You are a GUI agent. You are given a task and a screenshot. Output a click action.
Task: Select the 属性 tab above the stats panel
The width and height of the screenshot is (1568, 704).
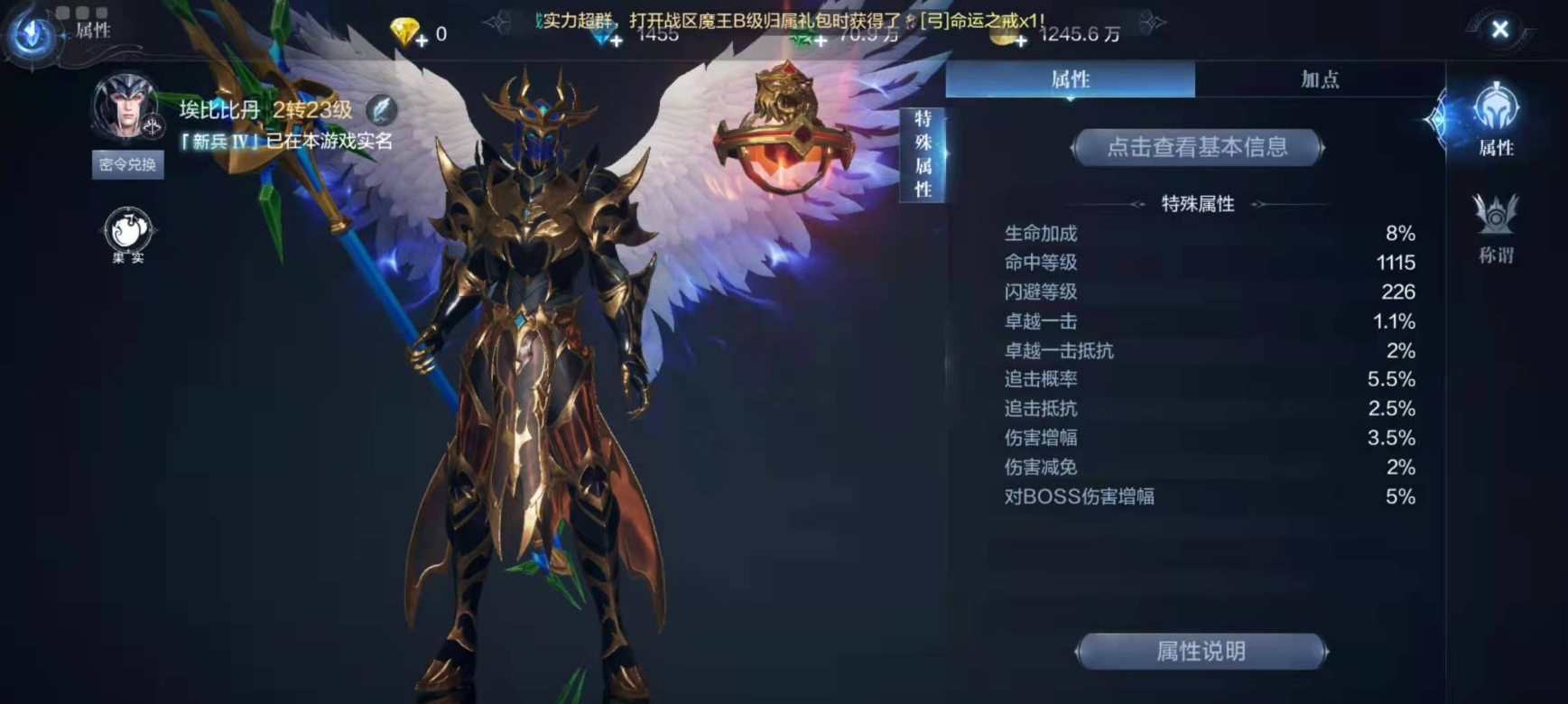(1070, 79)
